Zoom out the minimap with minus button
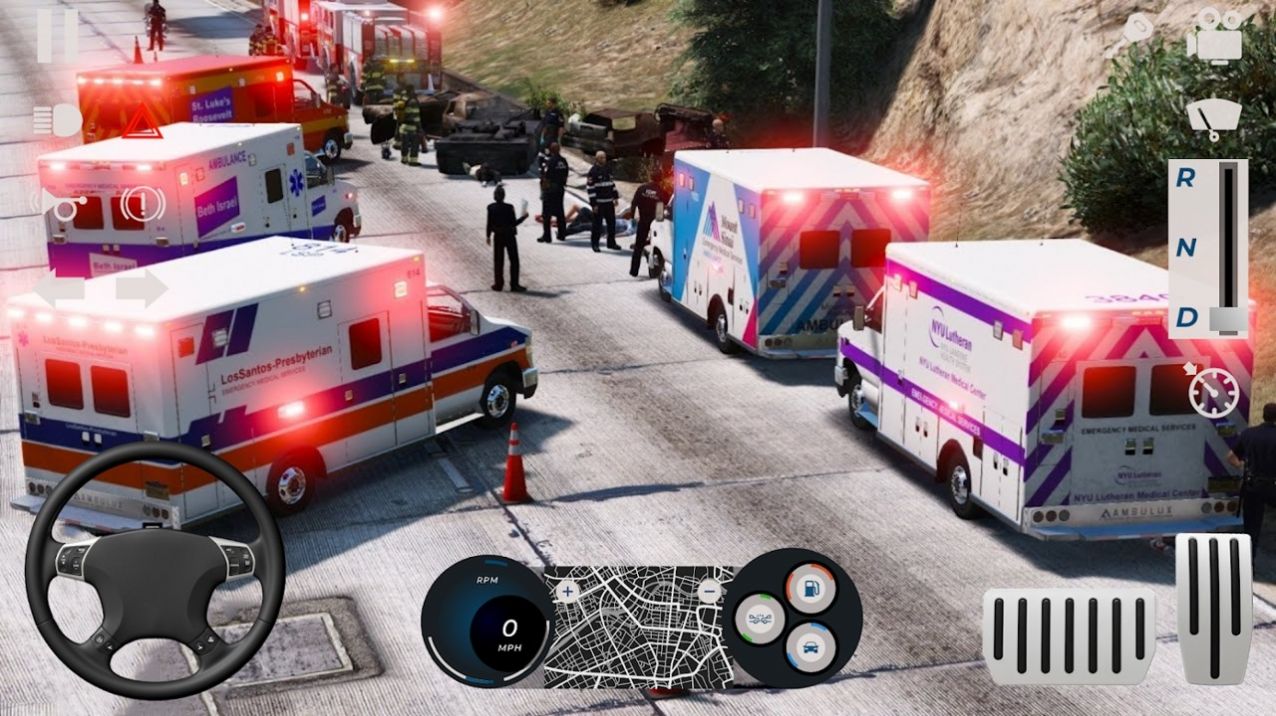This screenshot has height=716, width=1276. tap(709, 591)
